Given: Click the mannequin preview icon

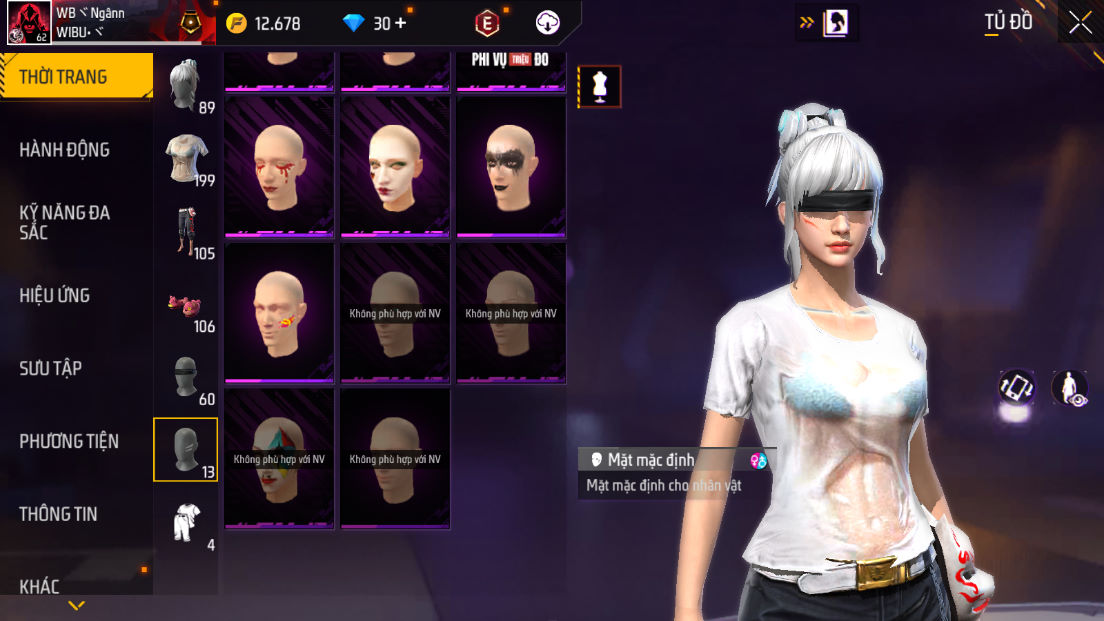Looking at the screenshot, I should click(600, 86).
